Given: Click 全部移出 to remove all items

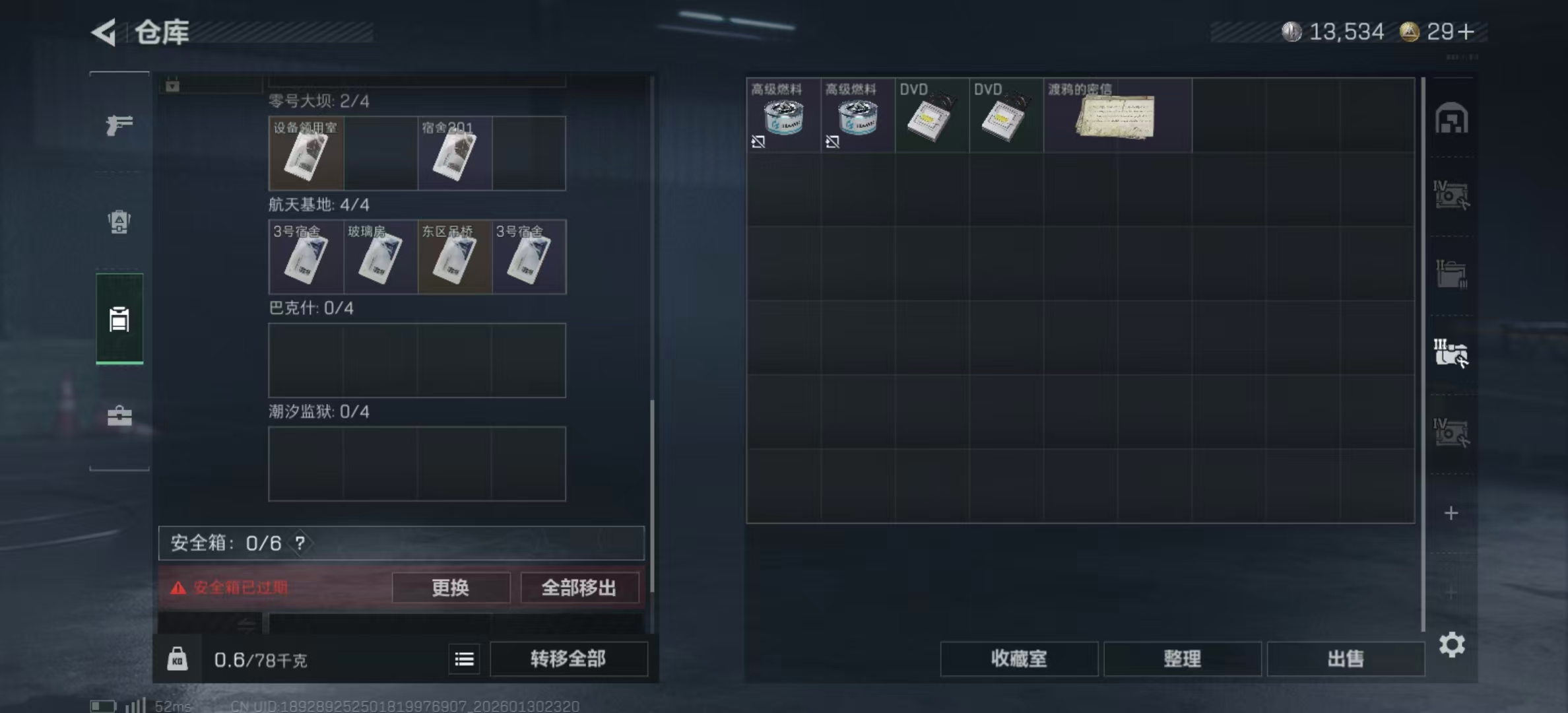Looking at the screenshot, I should tap(579, 588).
